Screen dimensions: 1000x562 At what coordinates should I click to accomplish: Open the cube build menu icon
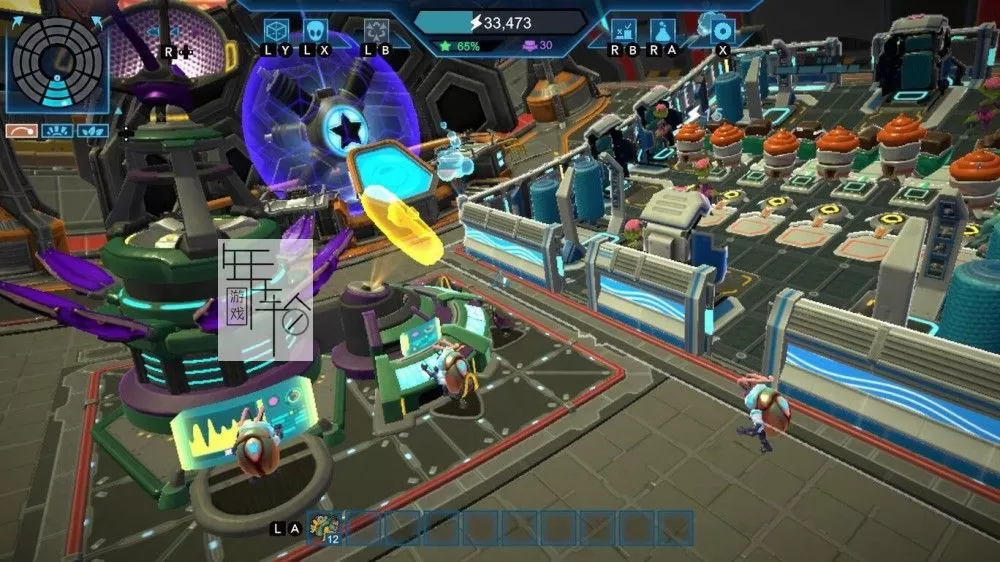[x=277, y=31]
